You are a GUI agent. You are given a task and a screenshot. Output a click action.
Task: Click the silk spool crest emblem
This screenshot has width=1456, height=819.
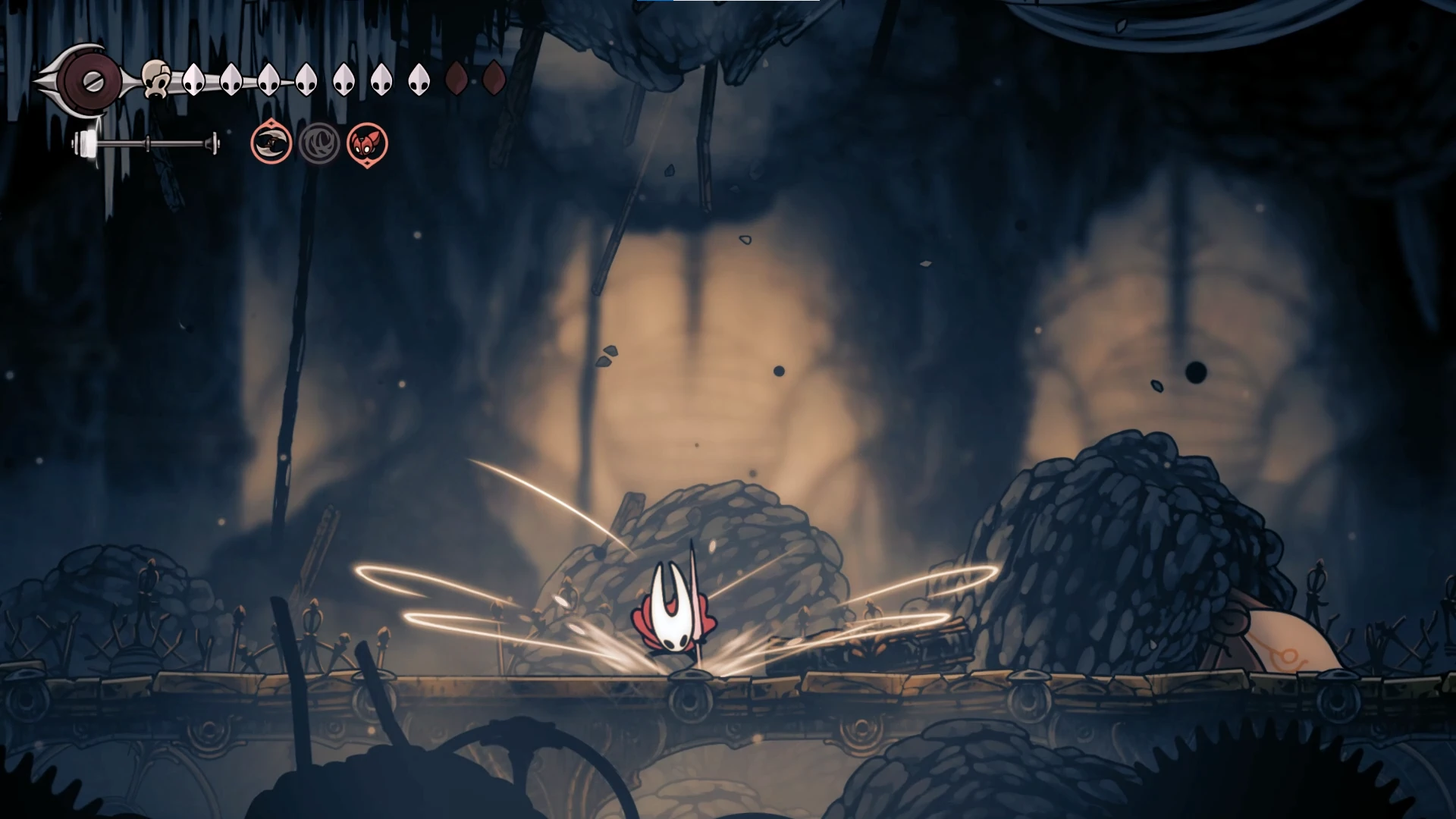(89, 79)
